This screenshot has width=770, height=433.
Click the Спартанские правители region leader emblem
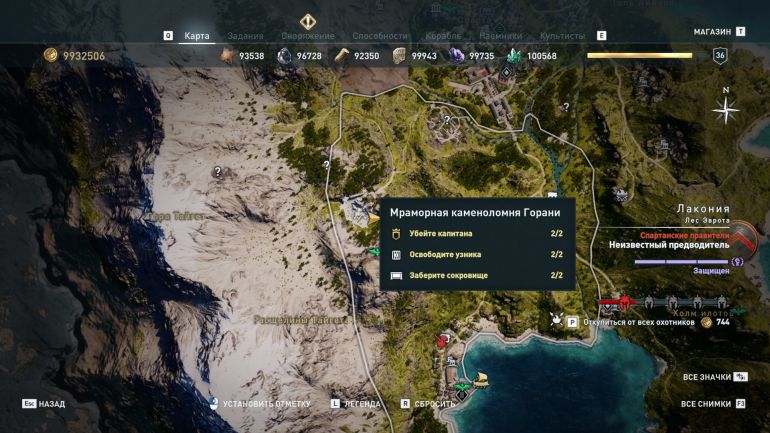pyautogui.click(x=742, y=240)
